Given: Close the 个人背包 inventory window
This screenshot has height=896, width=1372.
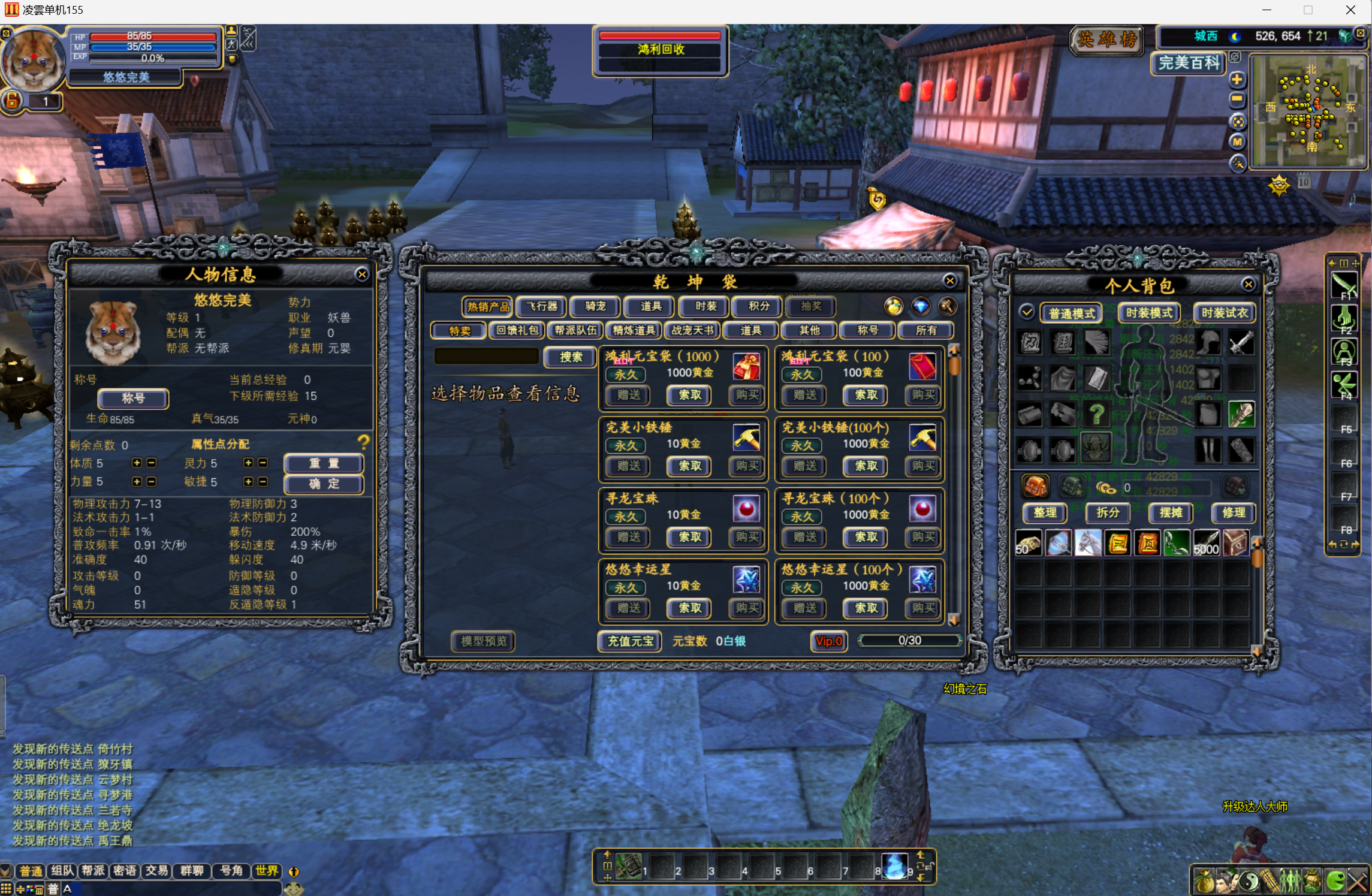Looking at the screenshot, I should [1248, 285].
